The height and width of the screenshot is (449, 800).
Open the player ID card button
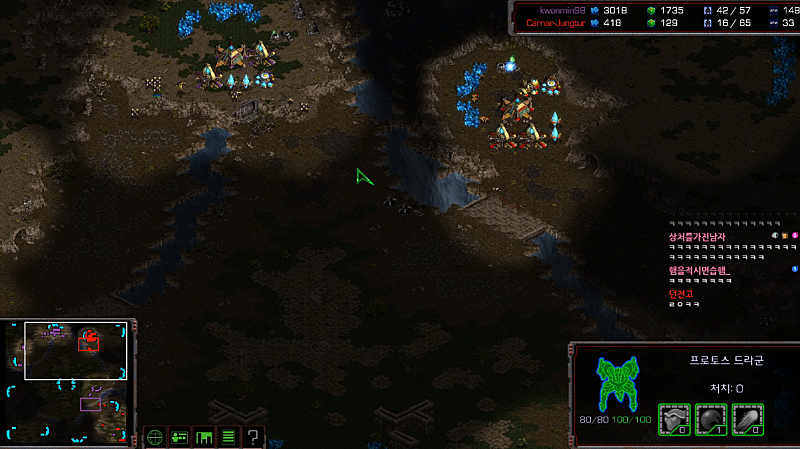[x=180, y=436]
